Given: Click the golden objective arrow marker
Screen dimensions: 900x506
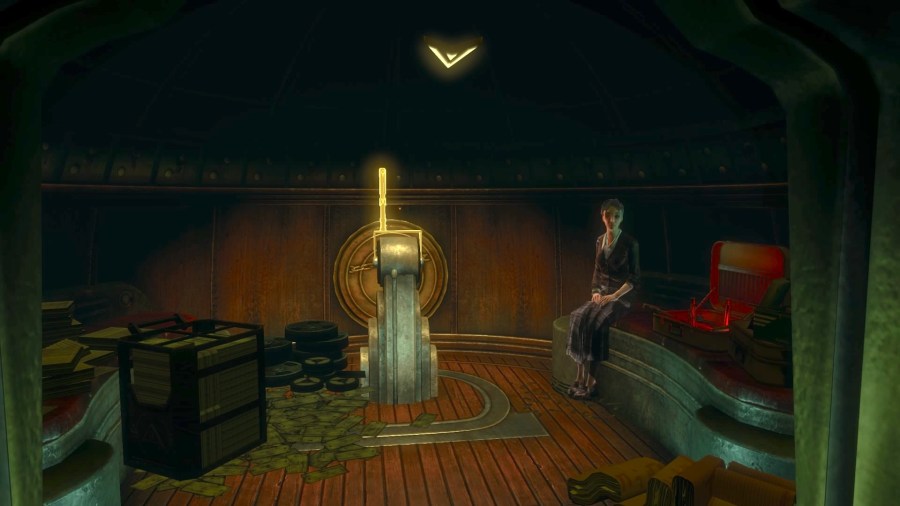Looking at the screenshot, I should (x=451, y=53).
